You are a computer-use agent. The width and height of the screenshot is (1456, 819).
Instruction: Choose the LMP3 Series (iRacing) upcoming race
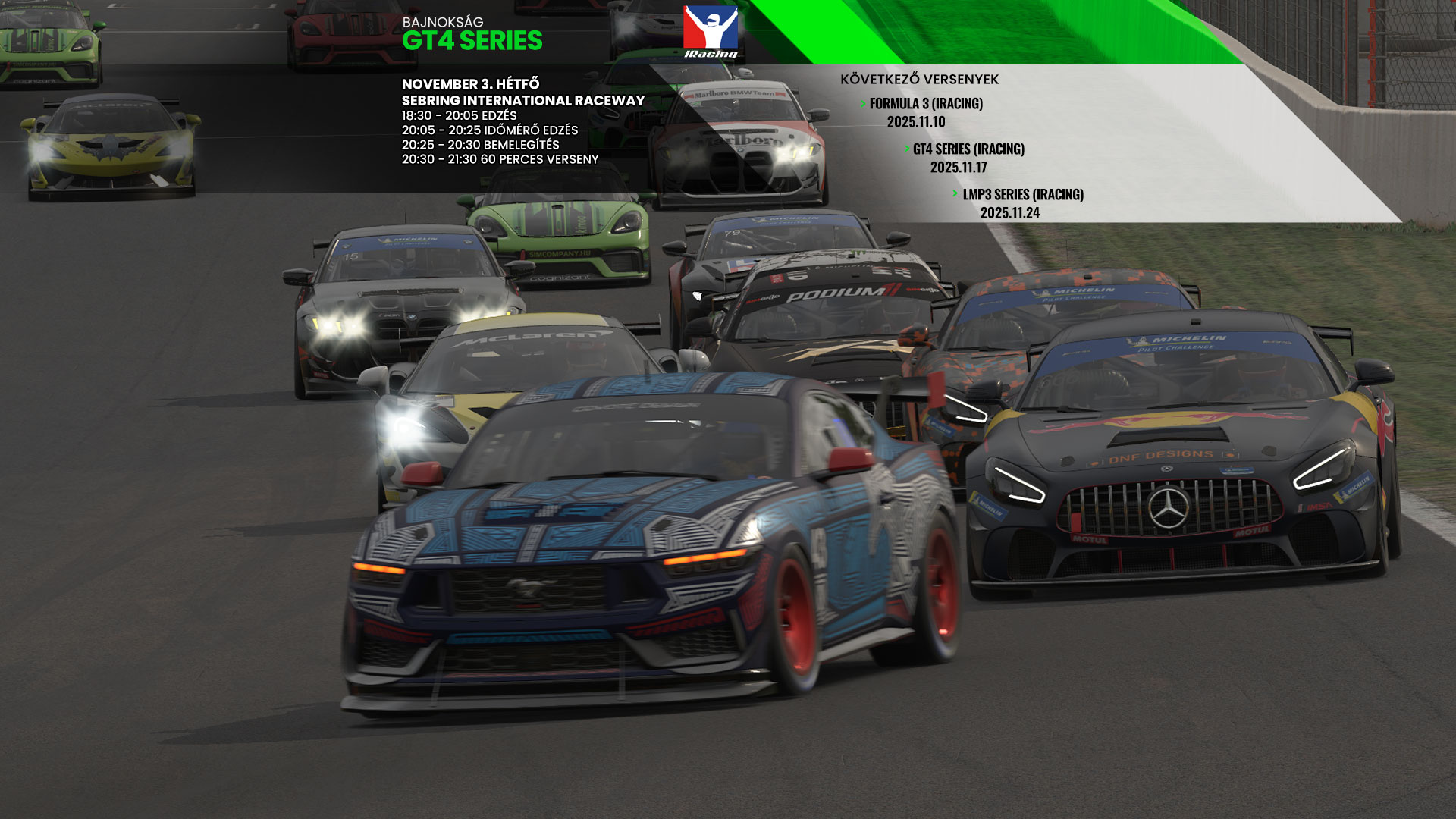point(1022,195)
